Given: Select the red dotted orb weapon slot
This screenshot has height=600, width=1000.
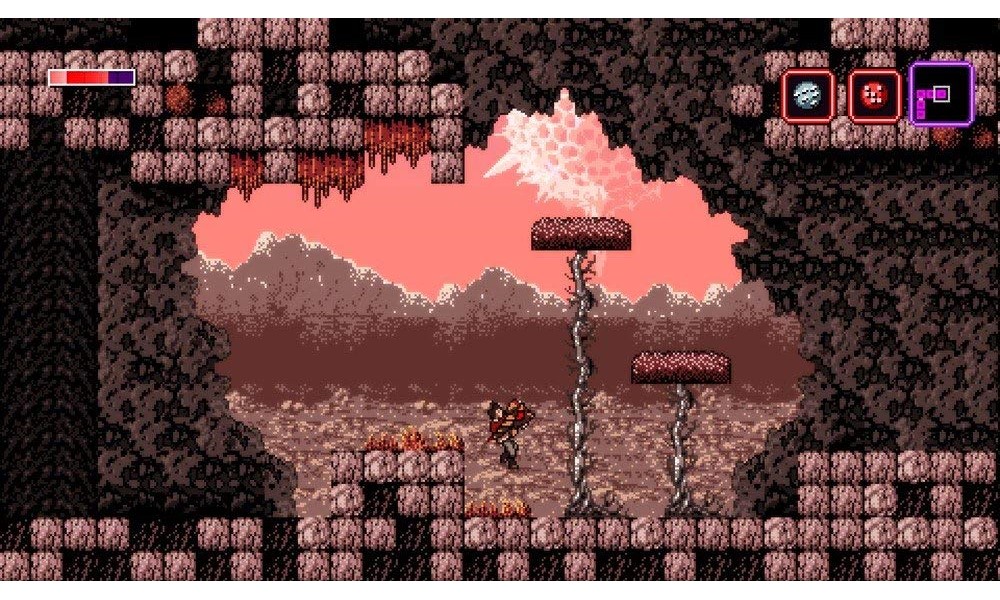Looking at the screenshot, I should 874,95.
